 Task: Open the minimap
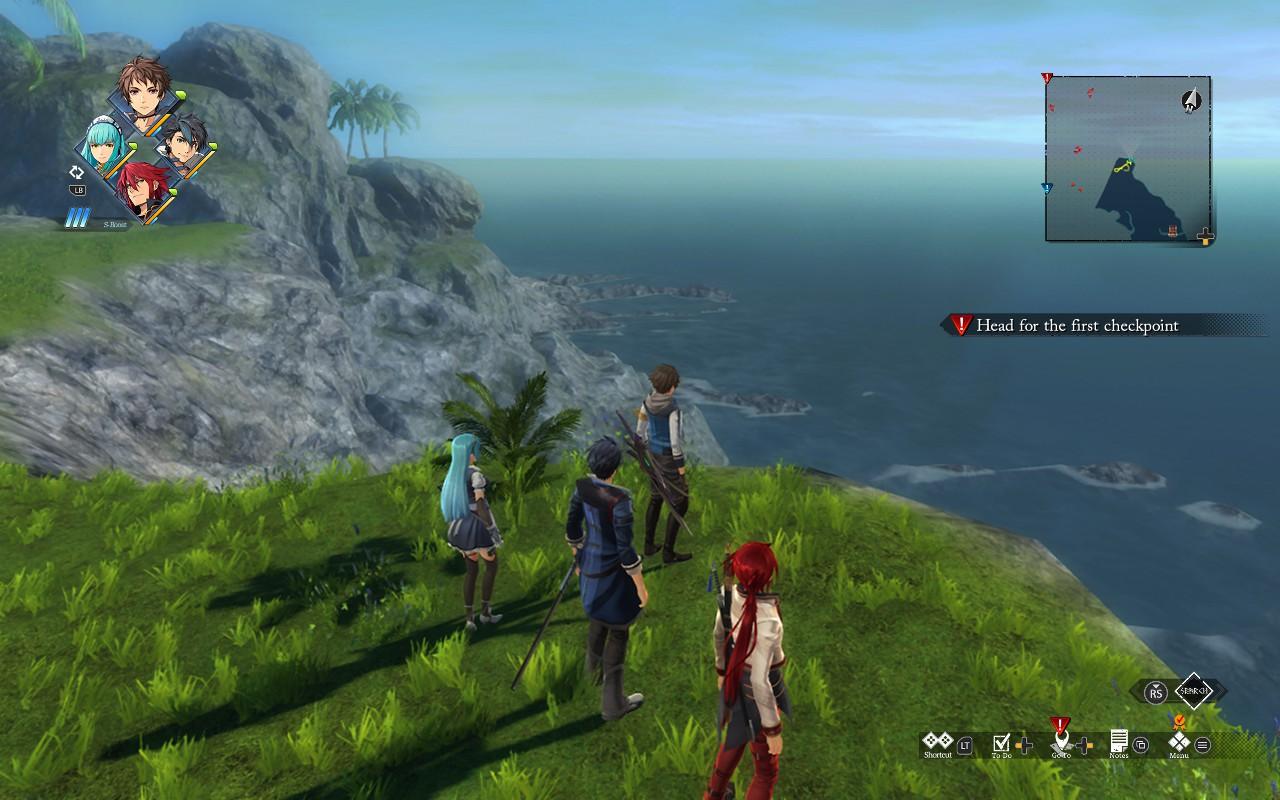[1128, 158]
